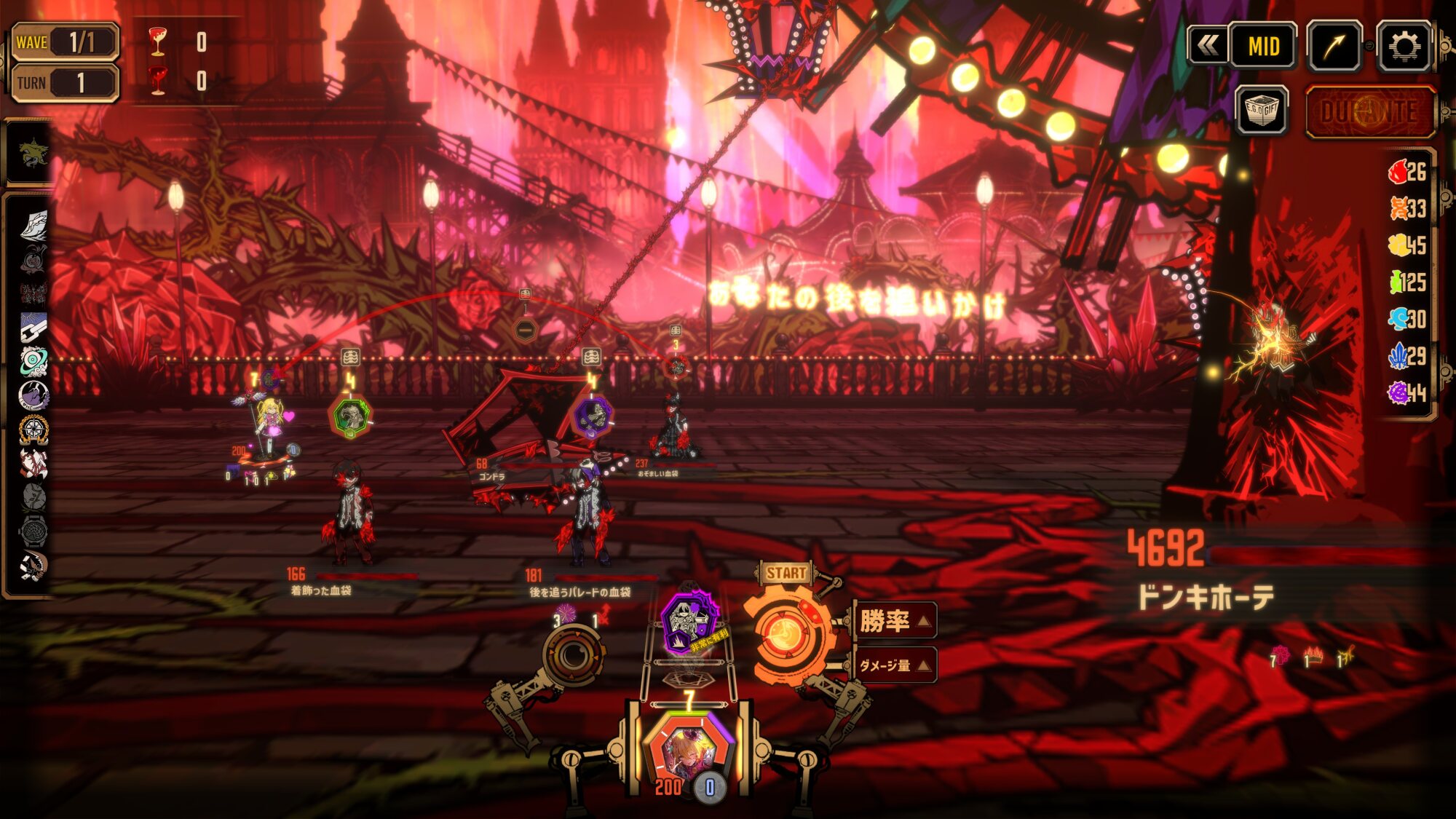Open the E.G.O Gift box
This screenshot has height=819, width=1456.
tap(1262, 111)
